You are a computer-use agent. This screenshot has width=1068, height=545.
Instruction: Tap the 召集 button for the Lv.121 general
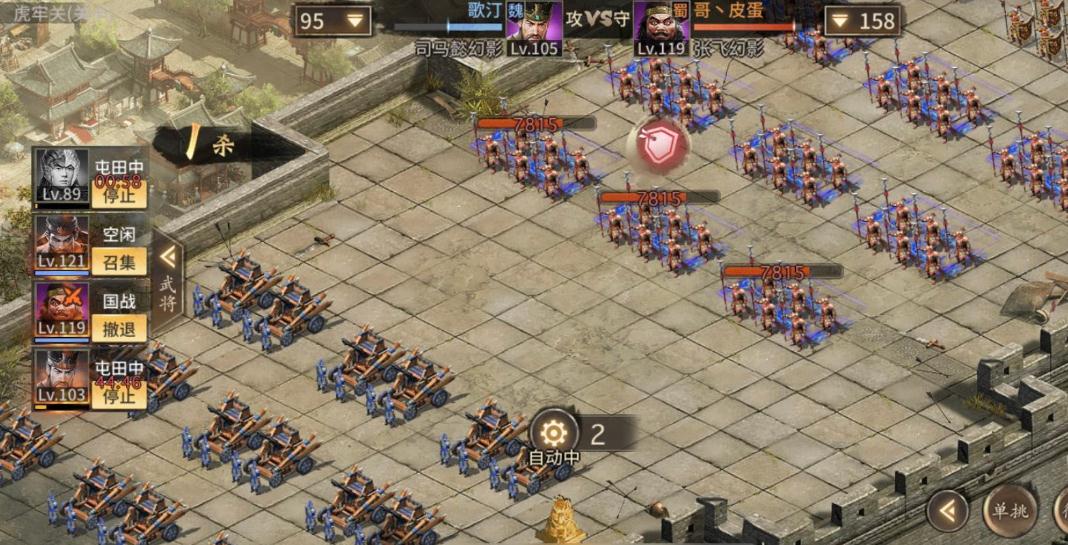click(119, 261)
